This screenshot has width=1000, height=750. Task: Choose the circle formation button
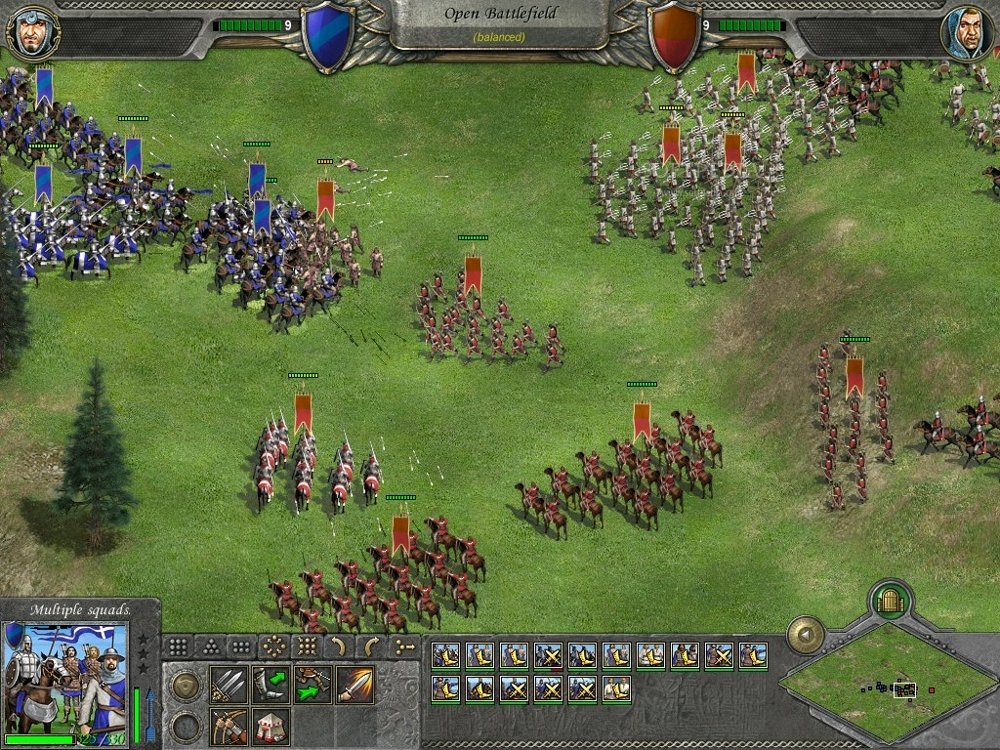[x=273, y=647]
